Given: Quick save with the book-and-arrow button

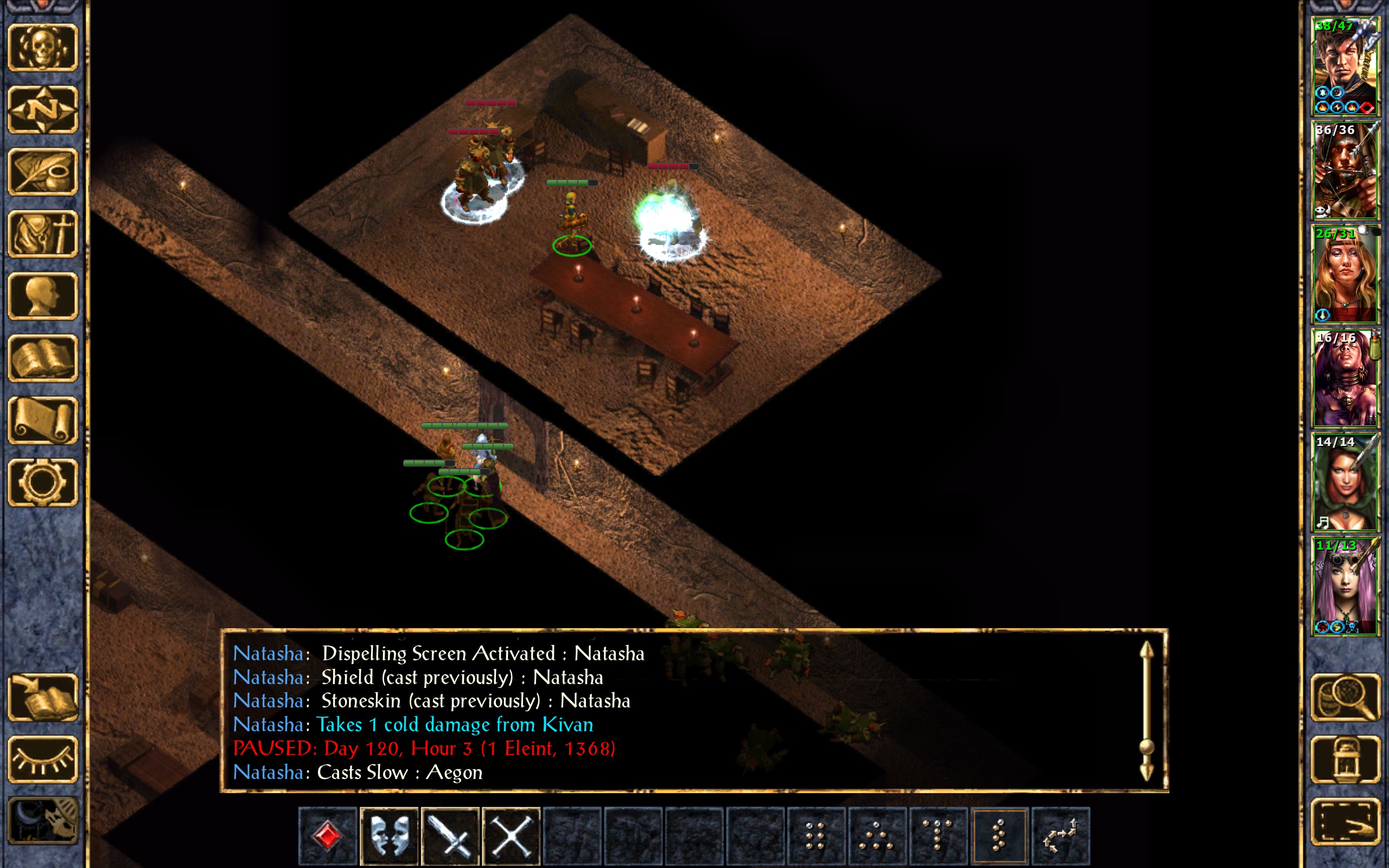Looking at the screenshot, I should tap(42, 698).
